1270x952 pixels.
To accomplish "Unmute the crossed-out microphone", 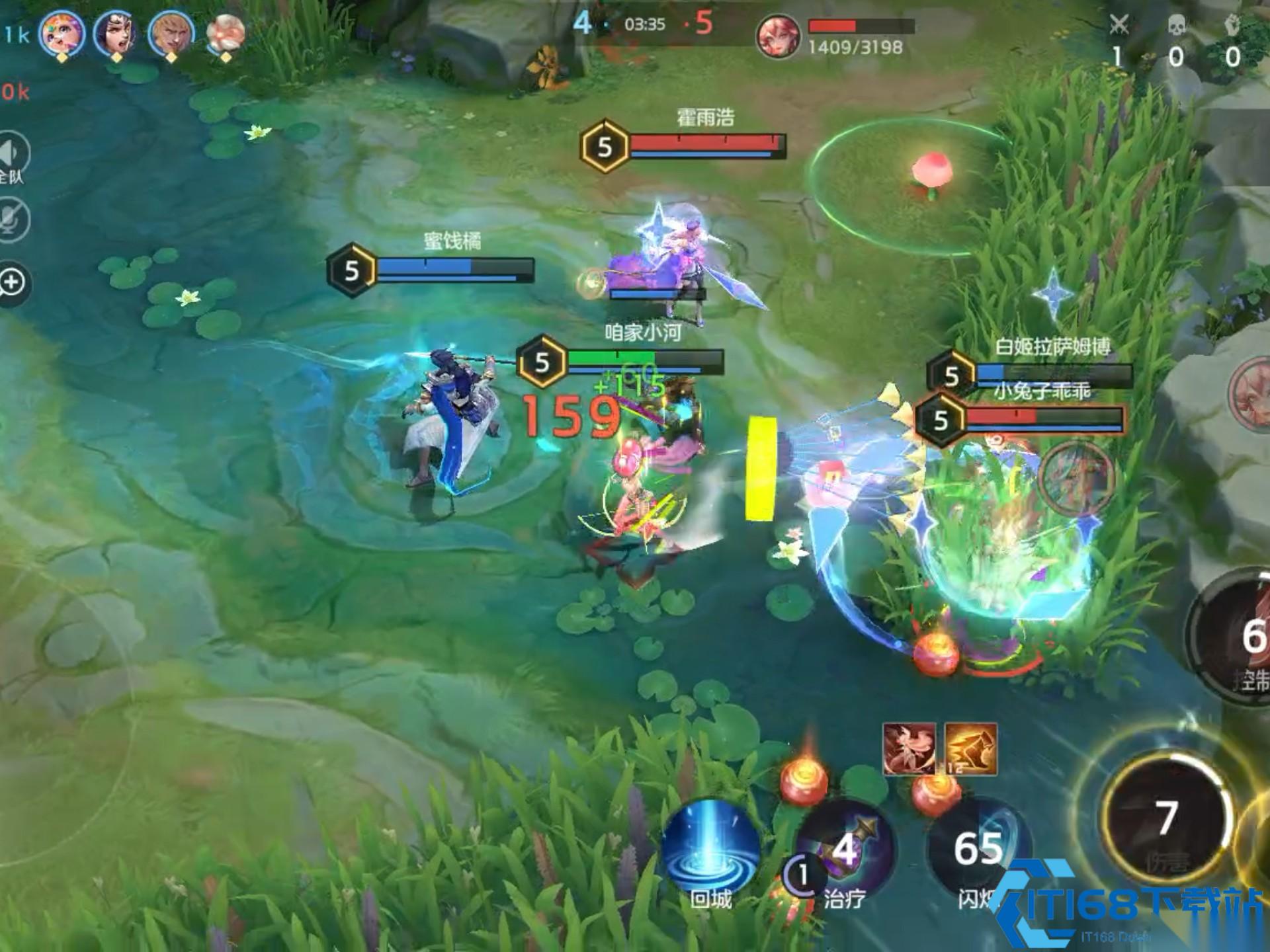I will [x=12, y=219].
